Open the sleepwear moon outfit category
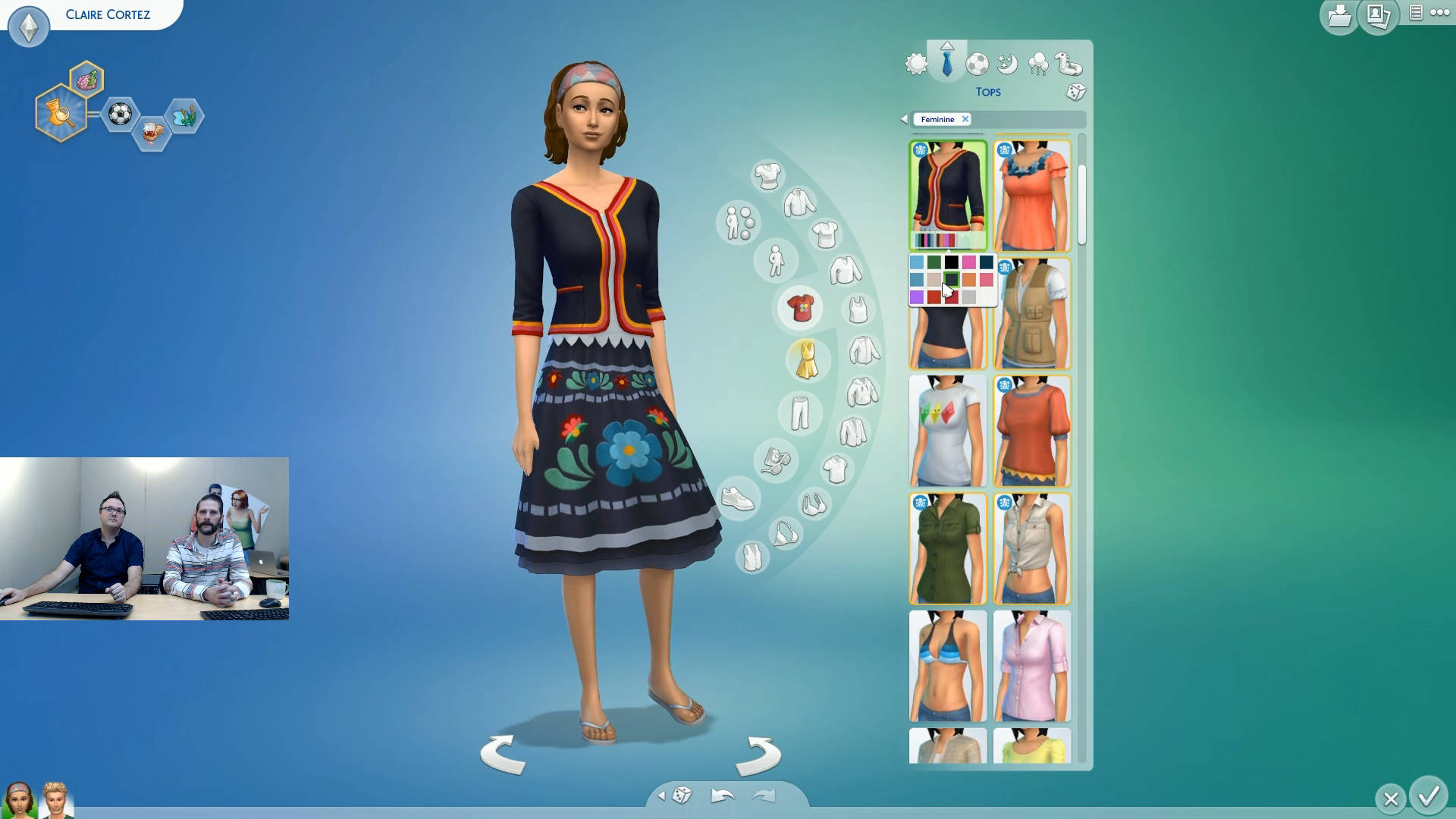 pyautogui.click(x=1007, y=64)
